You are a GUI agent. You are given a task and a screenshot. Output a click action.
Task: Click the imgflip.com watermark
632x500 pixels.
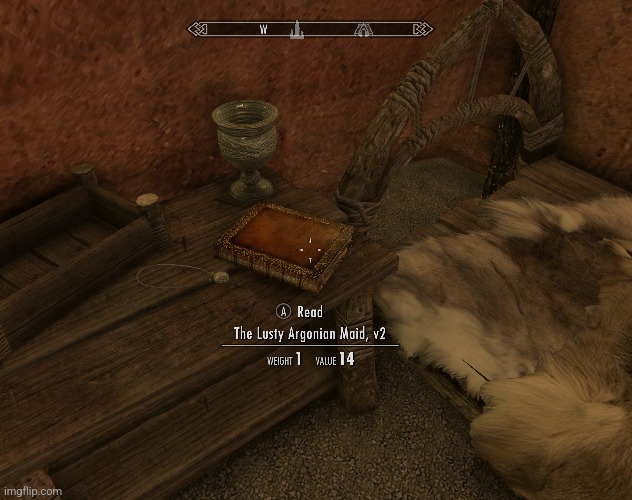click(32, 490)
